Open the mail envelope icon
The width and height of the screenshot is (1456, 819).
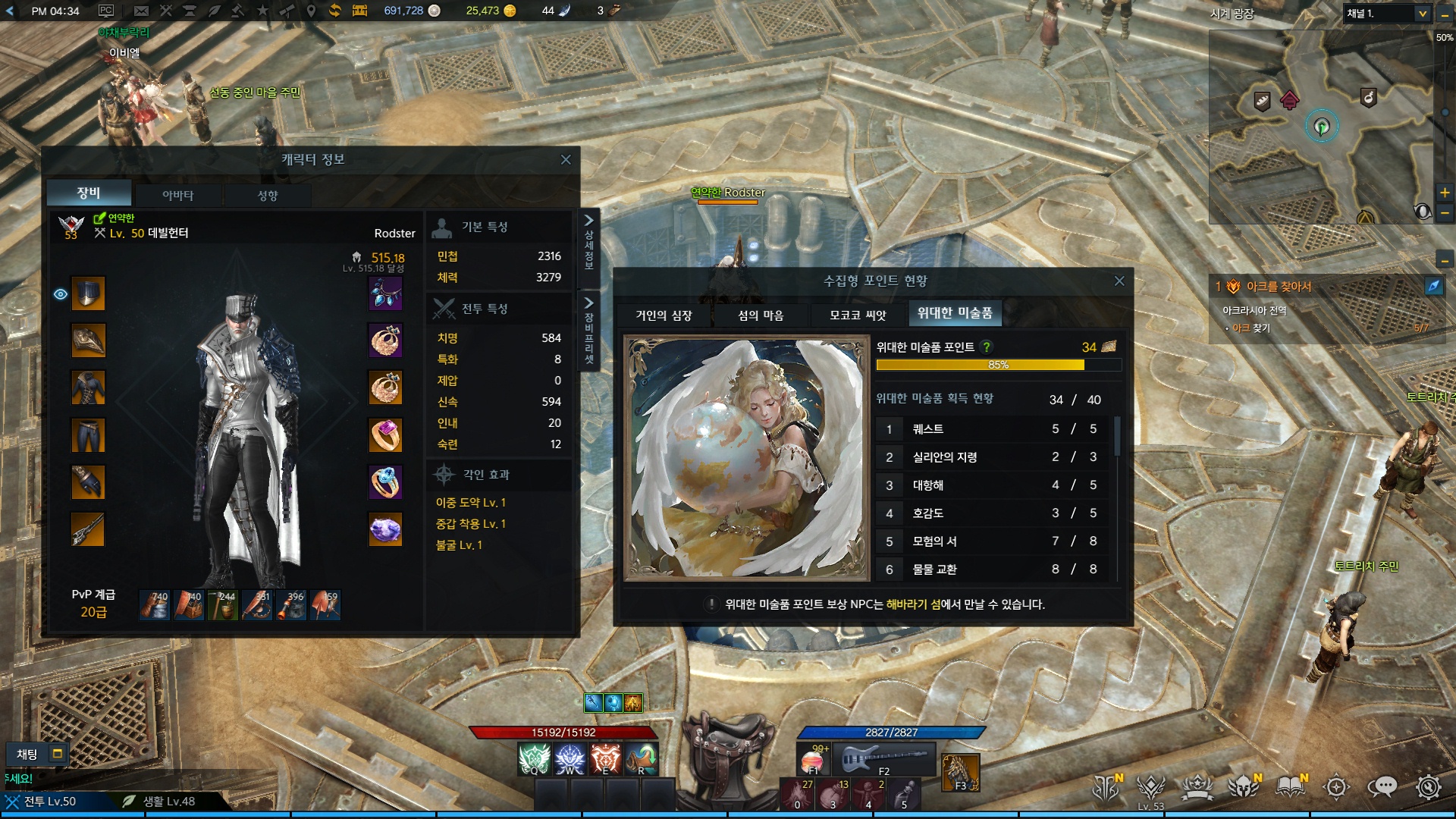tap(141, 11)
